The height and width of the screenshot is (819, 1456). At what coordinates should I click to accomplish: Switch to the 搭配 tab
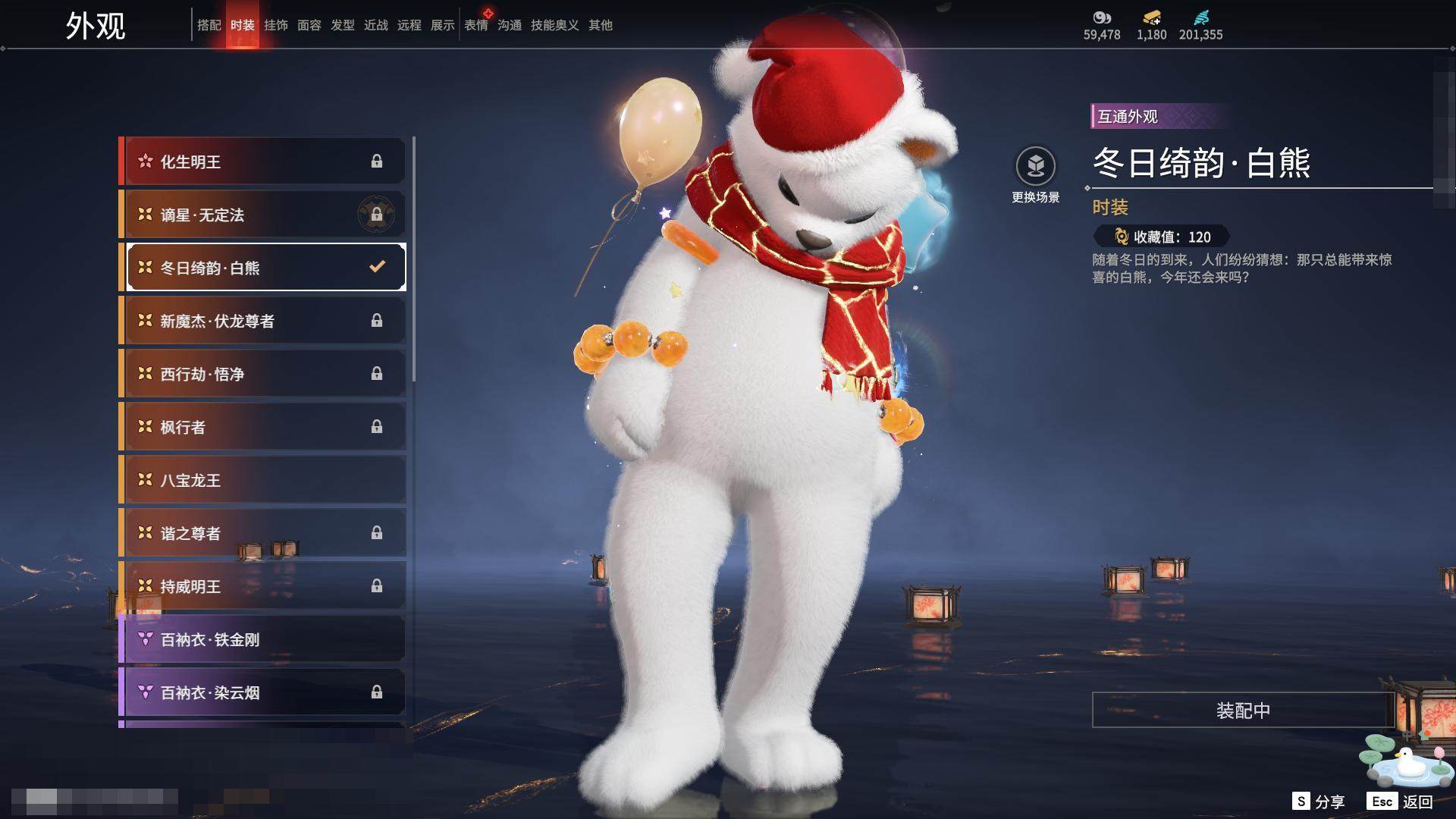coord(209,25)
